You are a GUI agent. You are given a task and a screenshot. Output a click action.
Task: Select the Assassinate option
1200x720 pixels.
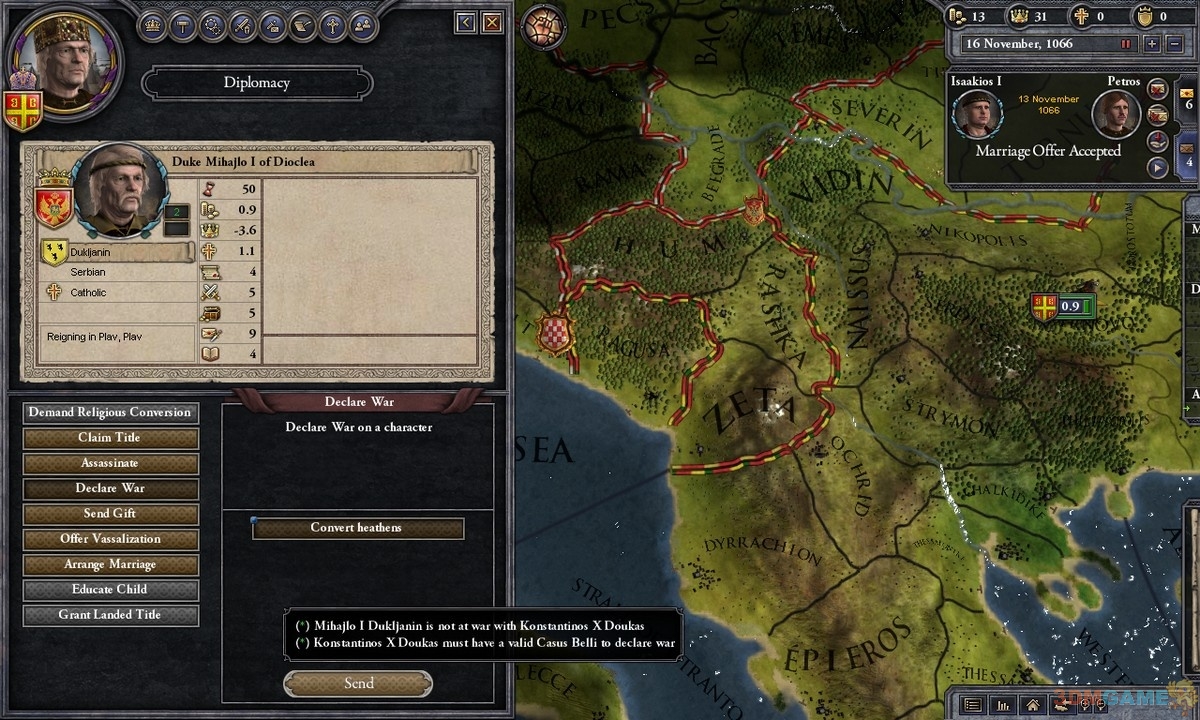coord(110,463)
